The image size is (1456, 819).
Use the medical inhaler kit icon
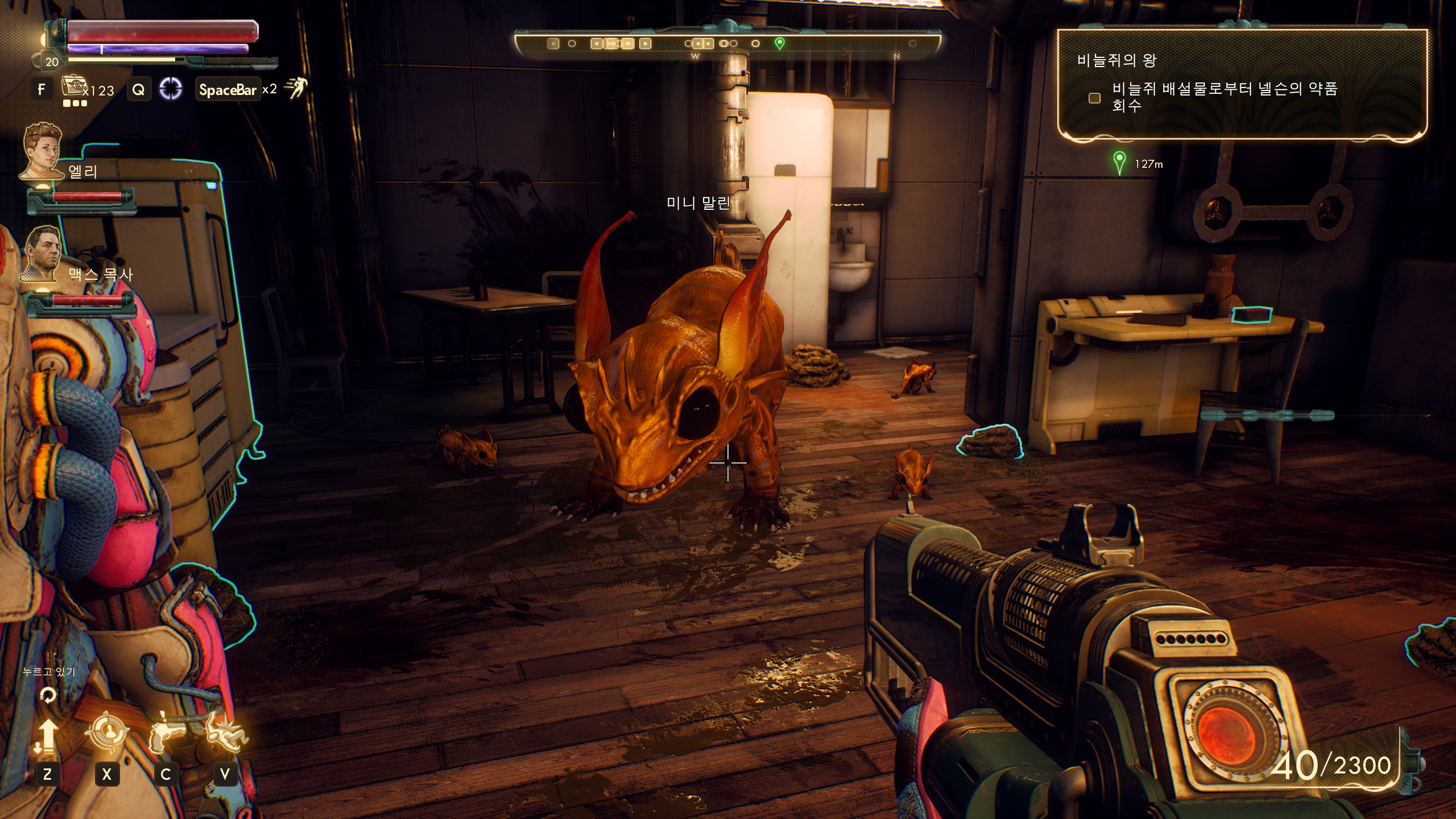72,86
